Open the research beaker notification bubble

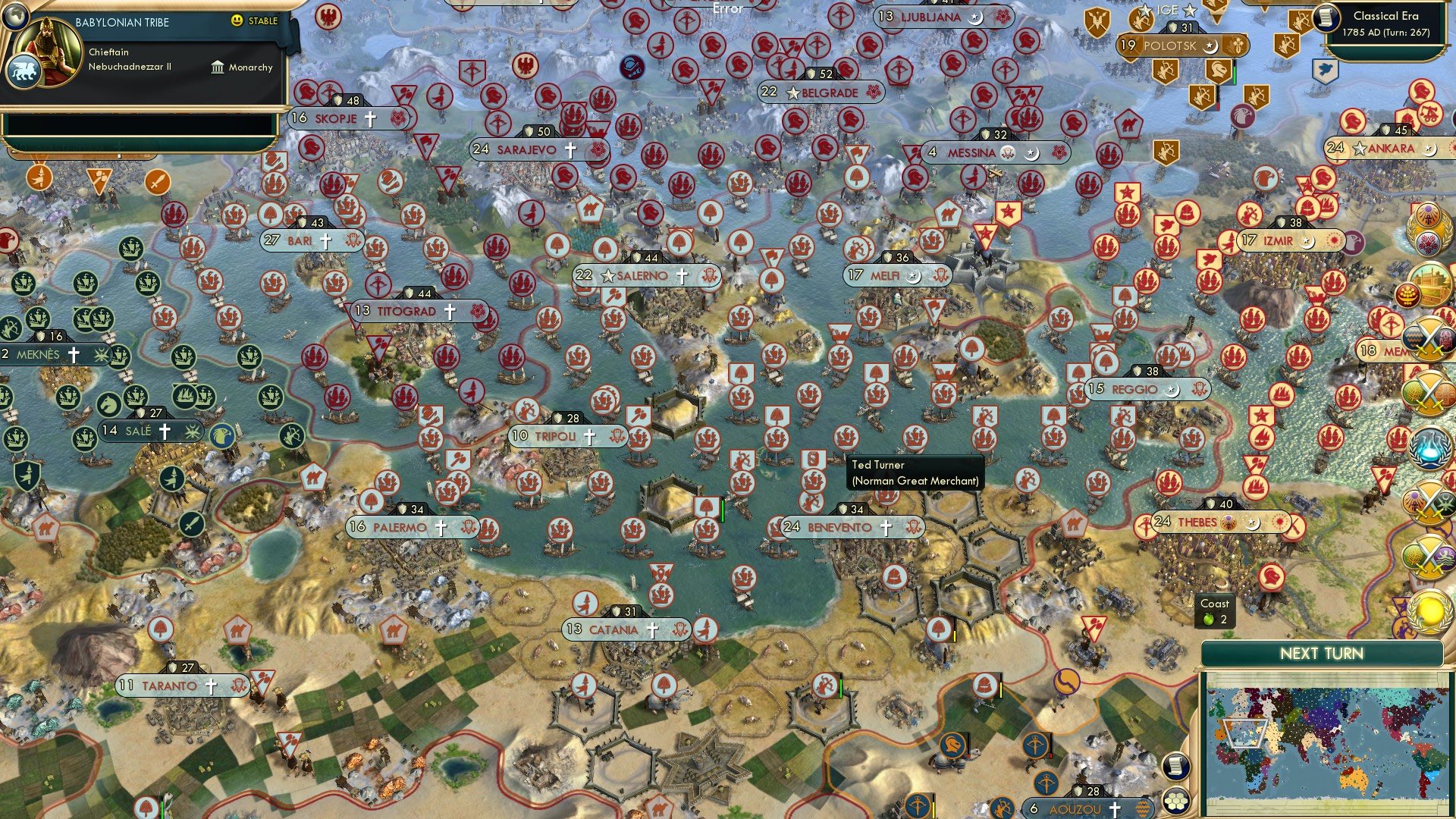1429,449
